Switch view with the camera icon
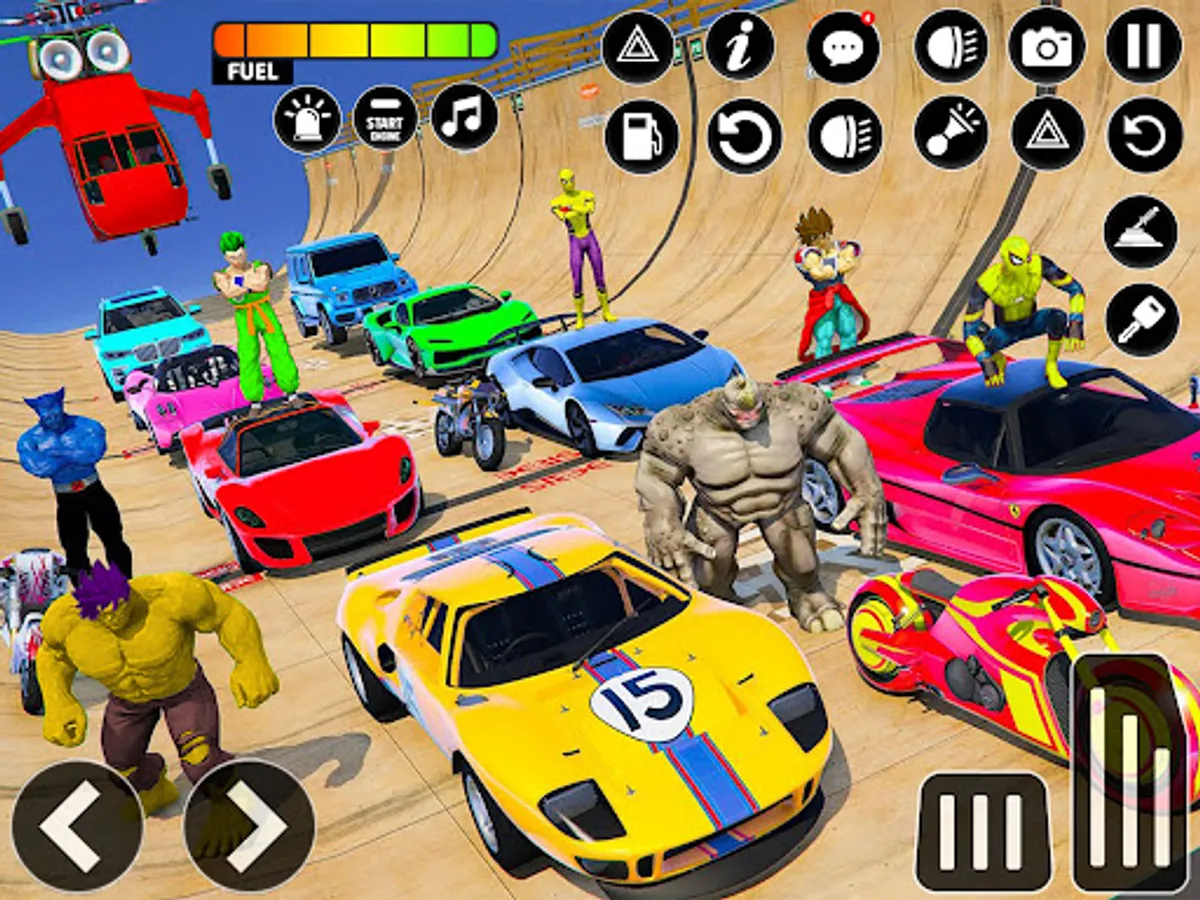The height and width of the screenshot is (900, 1200). tap(1046, 46)
